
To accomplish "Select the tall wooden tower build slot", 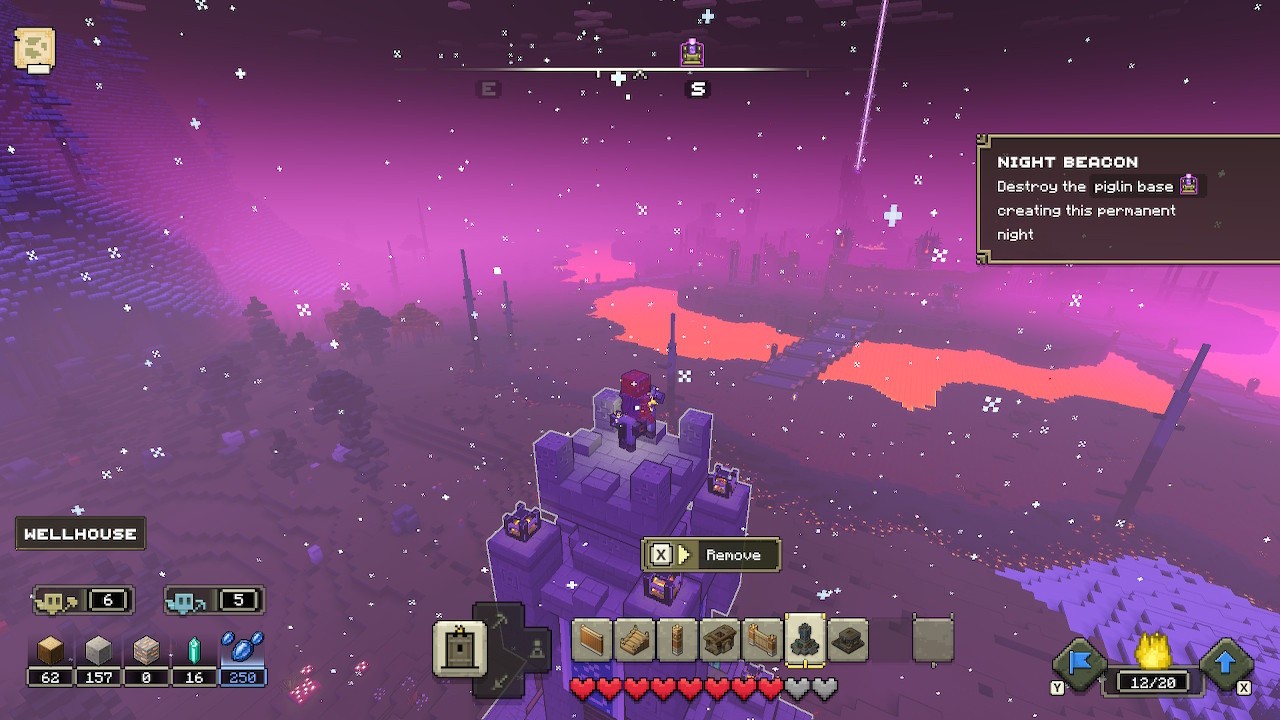I will (675, 640).
